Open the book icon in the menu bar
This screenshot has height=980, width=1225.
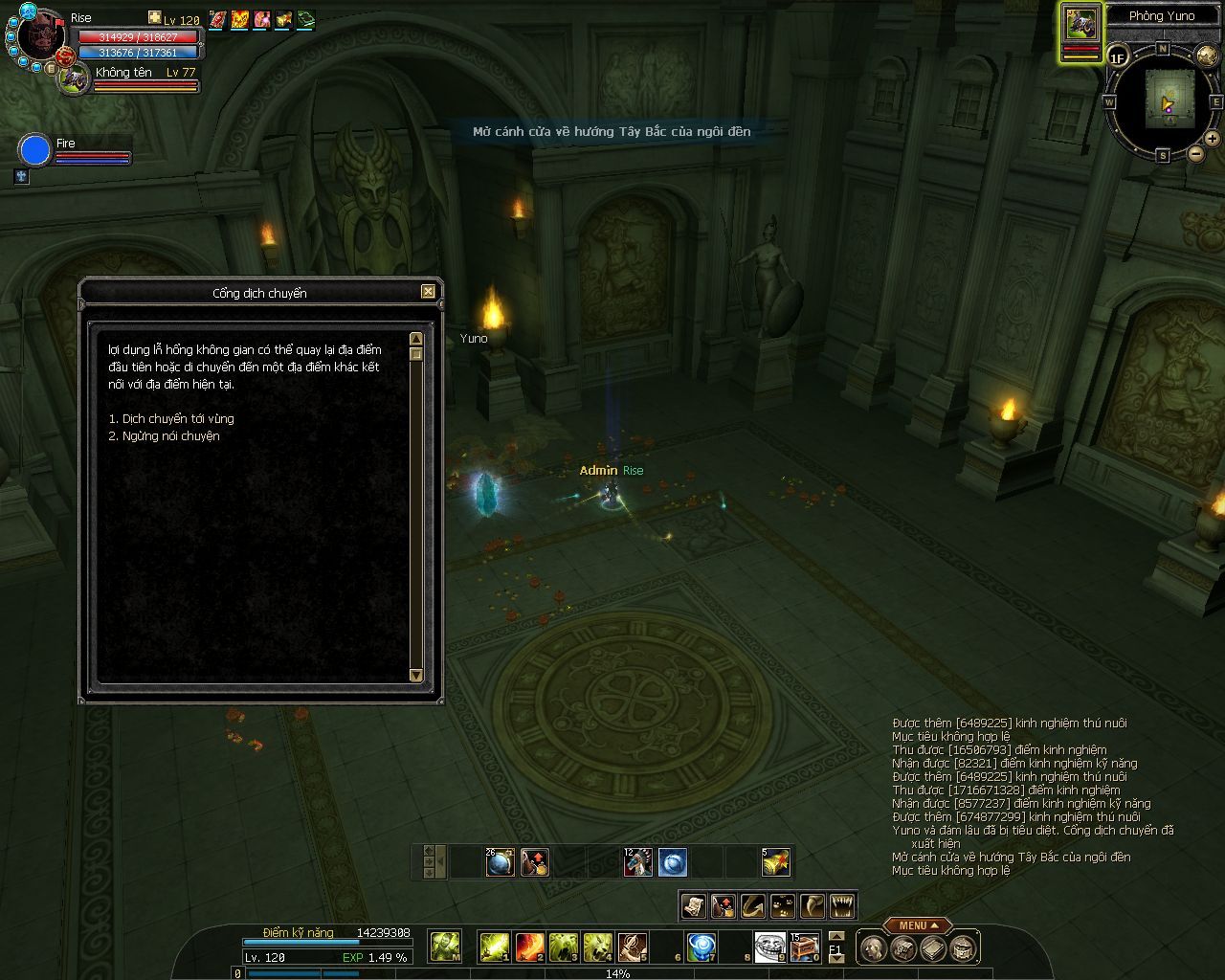[x=934, y=948]
